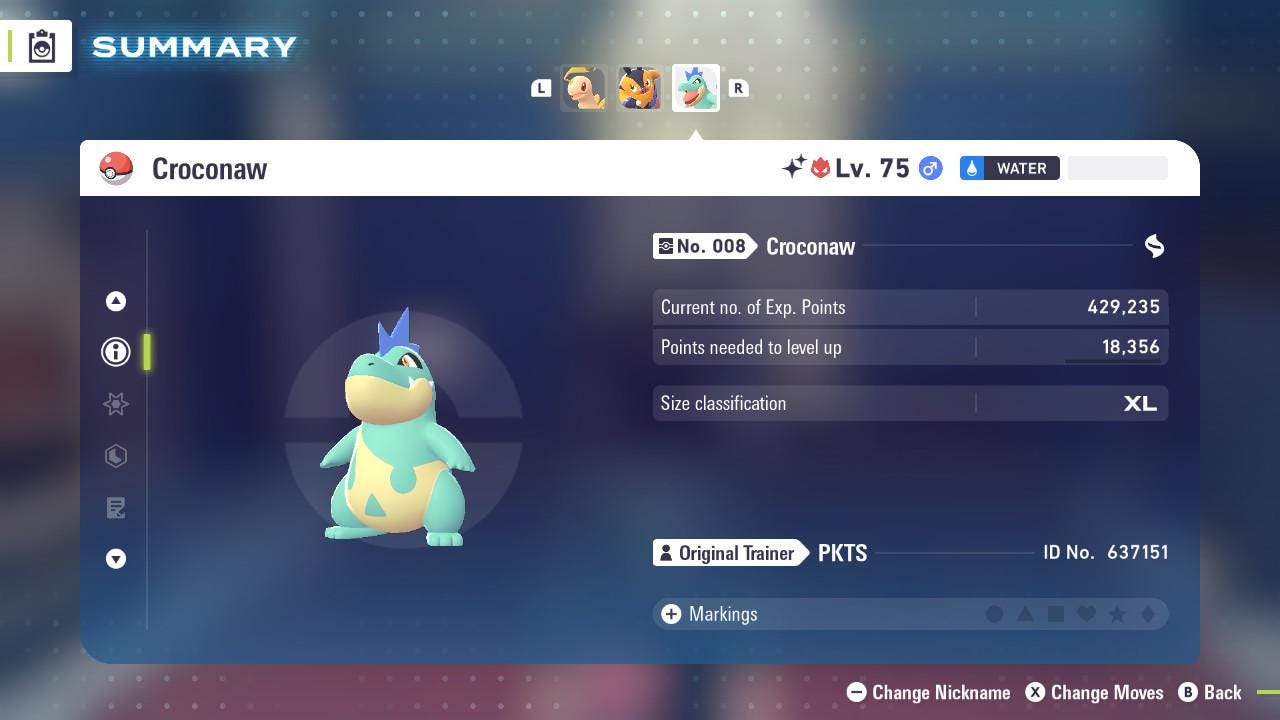
Task: Open the memo notes sidebar icon
Action: 116,508
